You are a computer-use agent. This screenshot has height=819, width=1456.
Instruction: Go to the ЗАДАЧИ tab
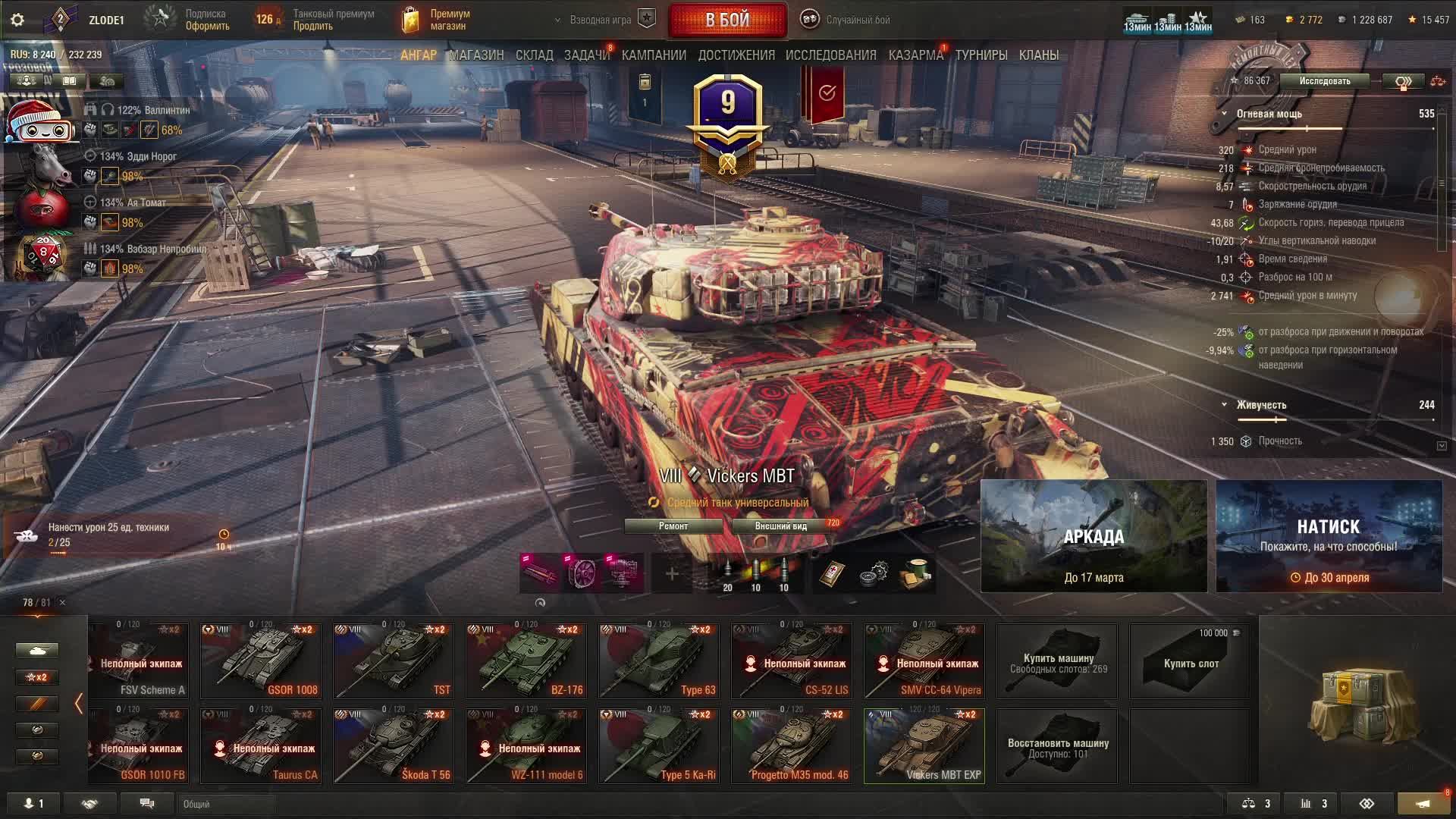(586, 55)
